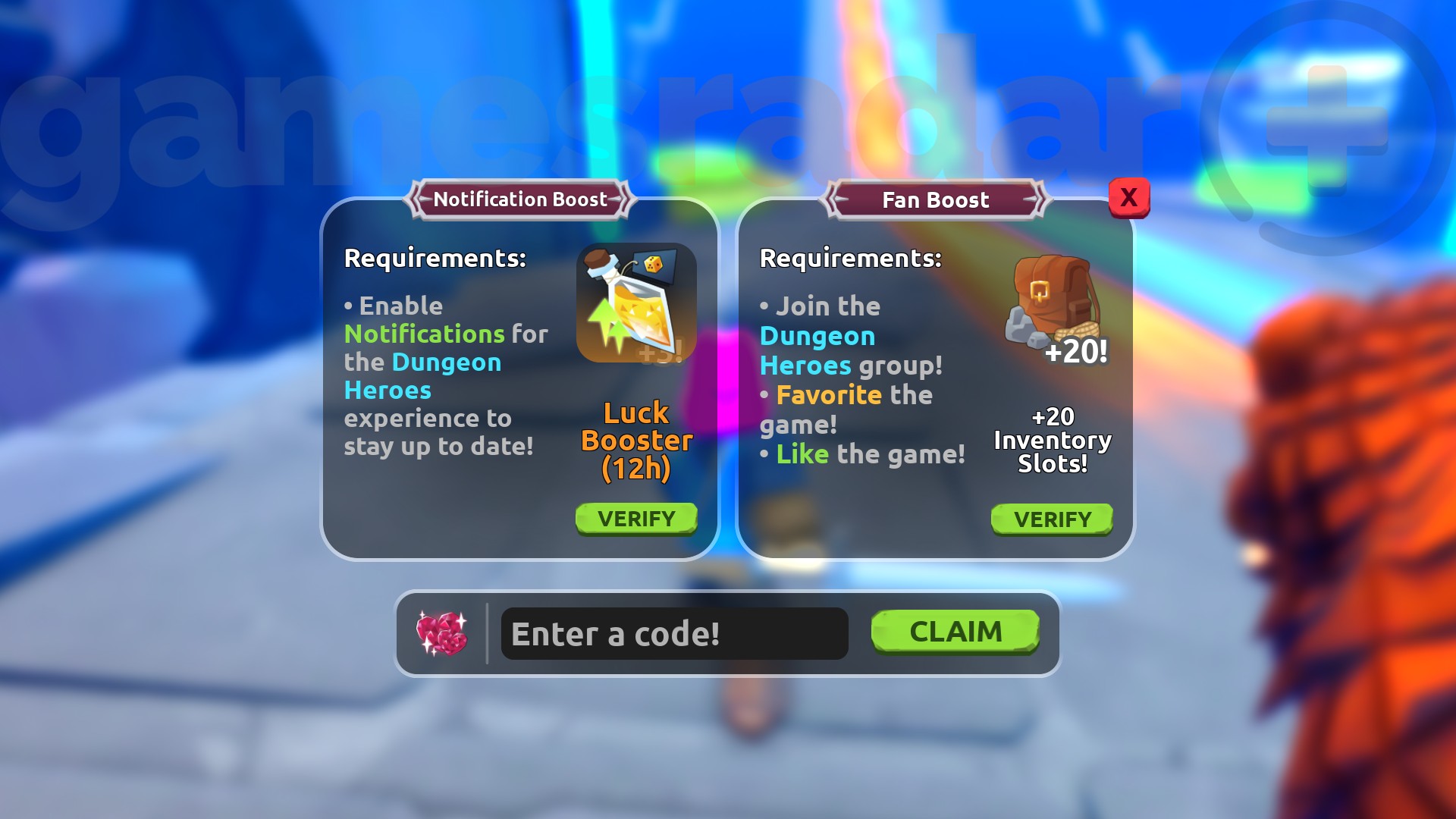The image size is (1456, 819).
Task: Click the +20 Inventory Slots label
Action: click(x=1053, y=441)
